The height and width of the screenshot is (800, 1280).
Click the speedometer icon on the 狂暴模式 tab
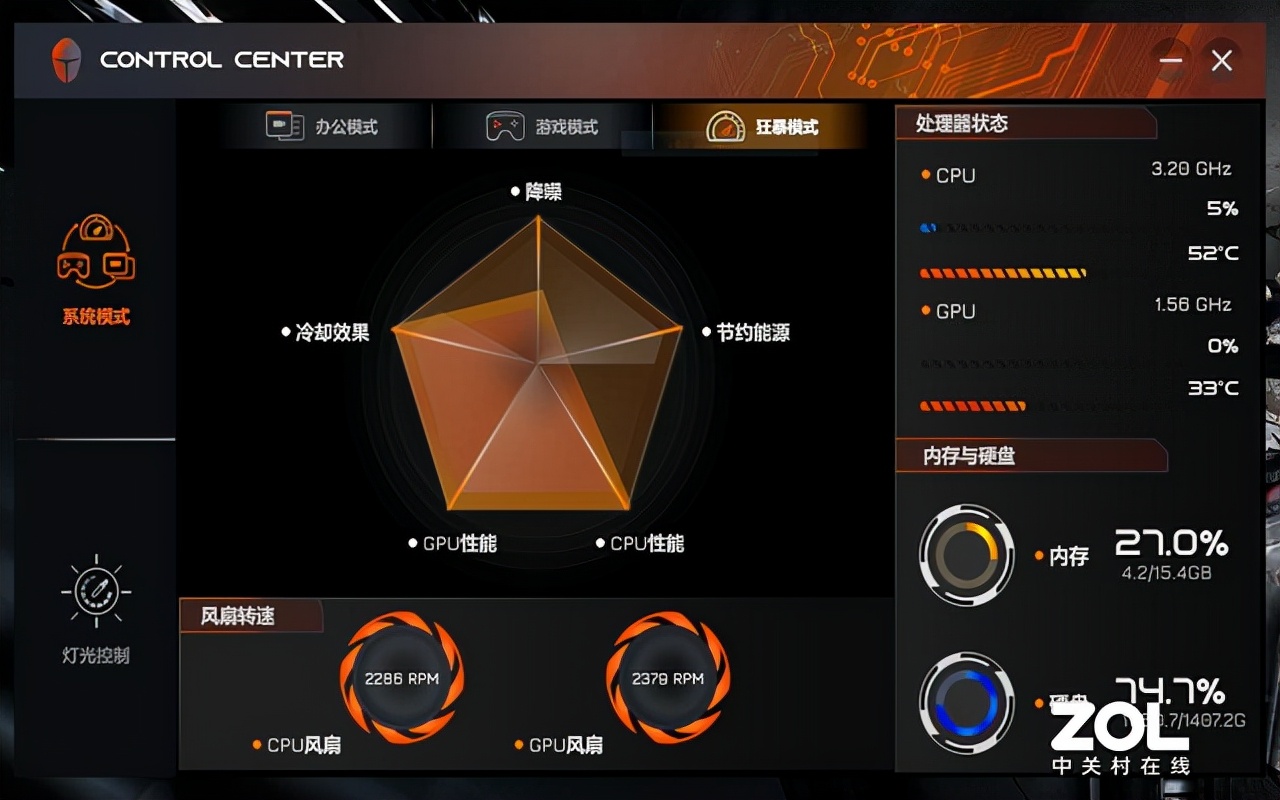(726, 127)
